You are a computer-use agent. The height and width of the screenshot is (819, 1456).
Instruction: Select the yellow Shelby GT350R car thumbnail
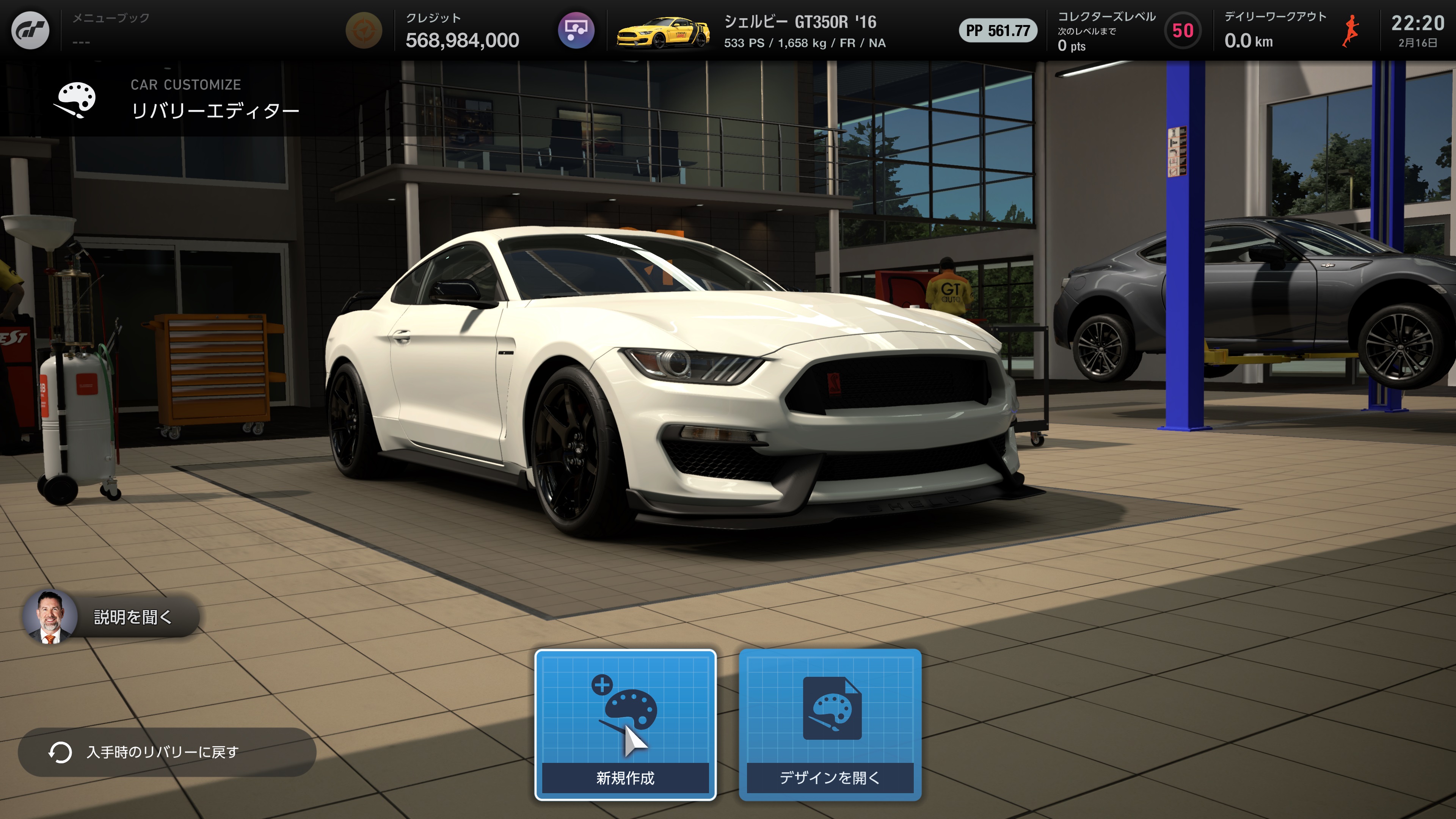(662, 31)
